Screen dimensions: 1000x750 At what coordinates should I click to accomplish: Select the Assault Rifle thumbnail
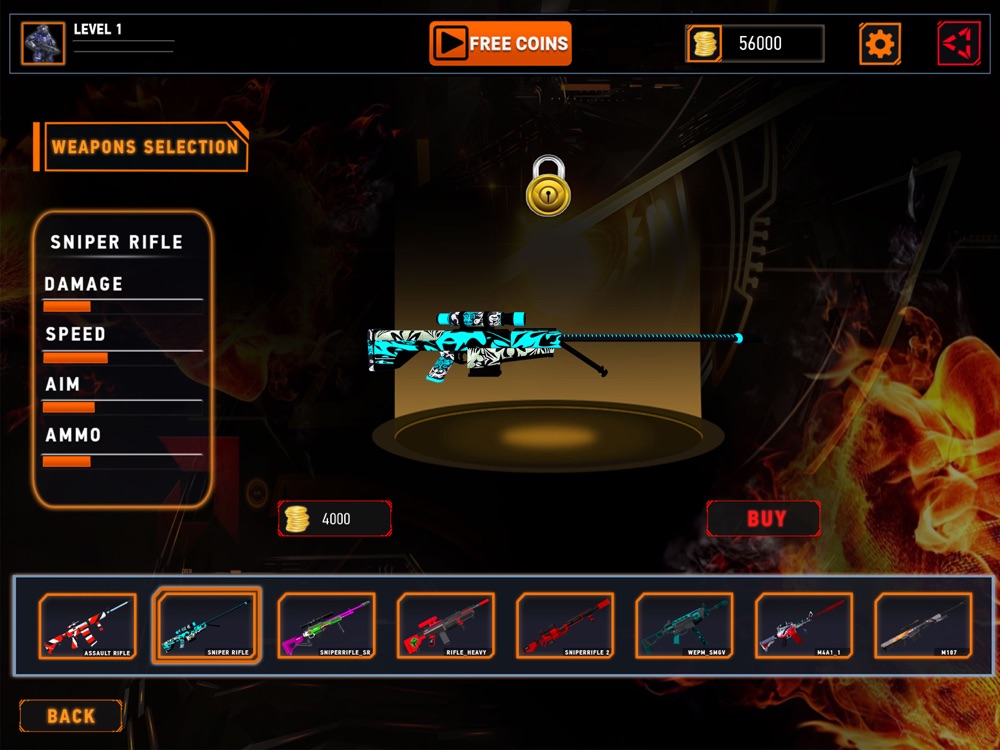click(87, 626)
